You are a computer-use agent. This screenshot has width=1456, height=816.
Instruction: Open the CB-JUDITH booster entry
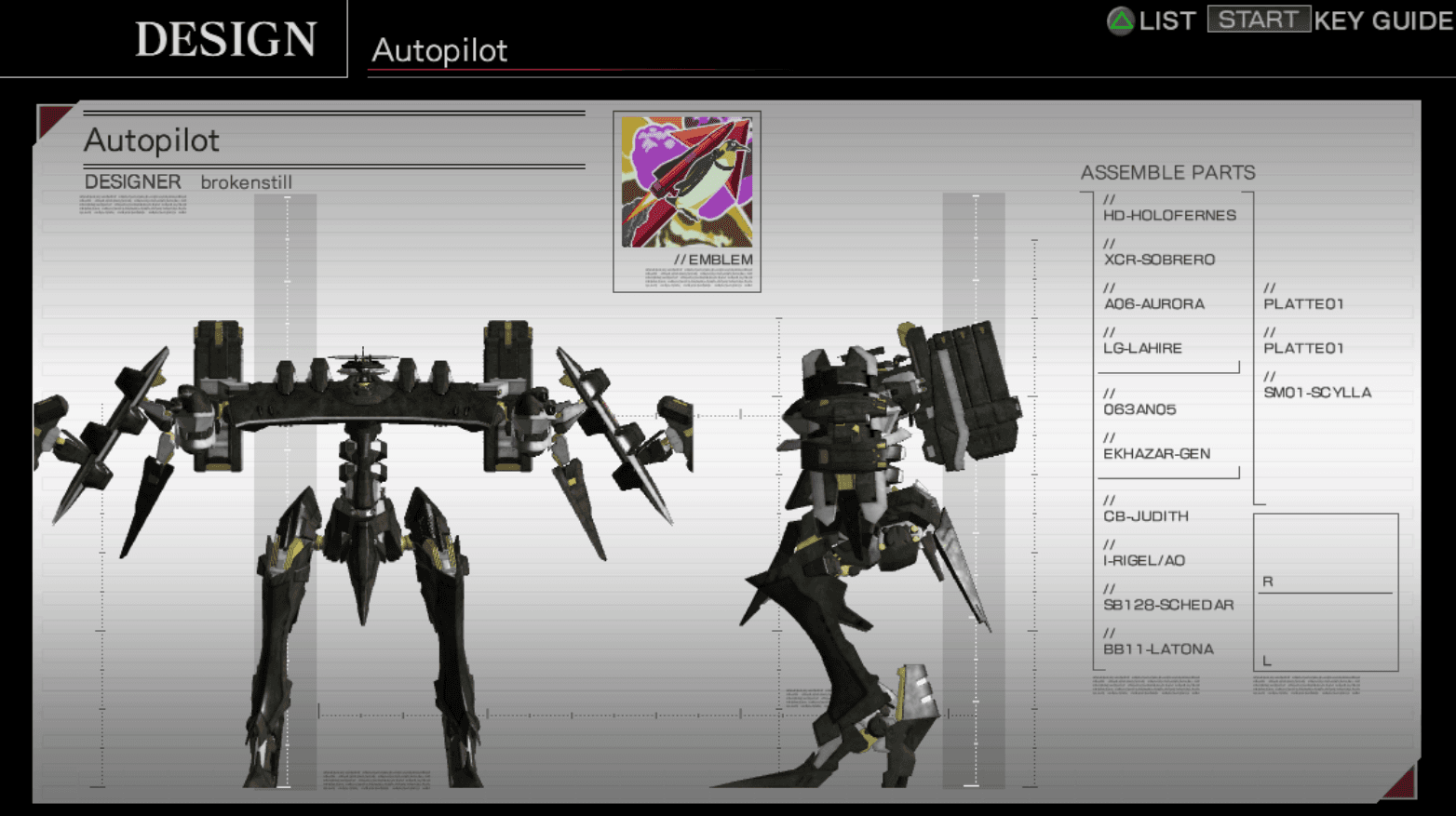pos(1147,516)
